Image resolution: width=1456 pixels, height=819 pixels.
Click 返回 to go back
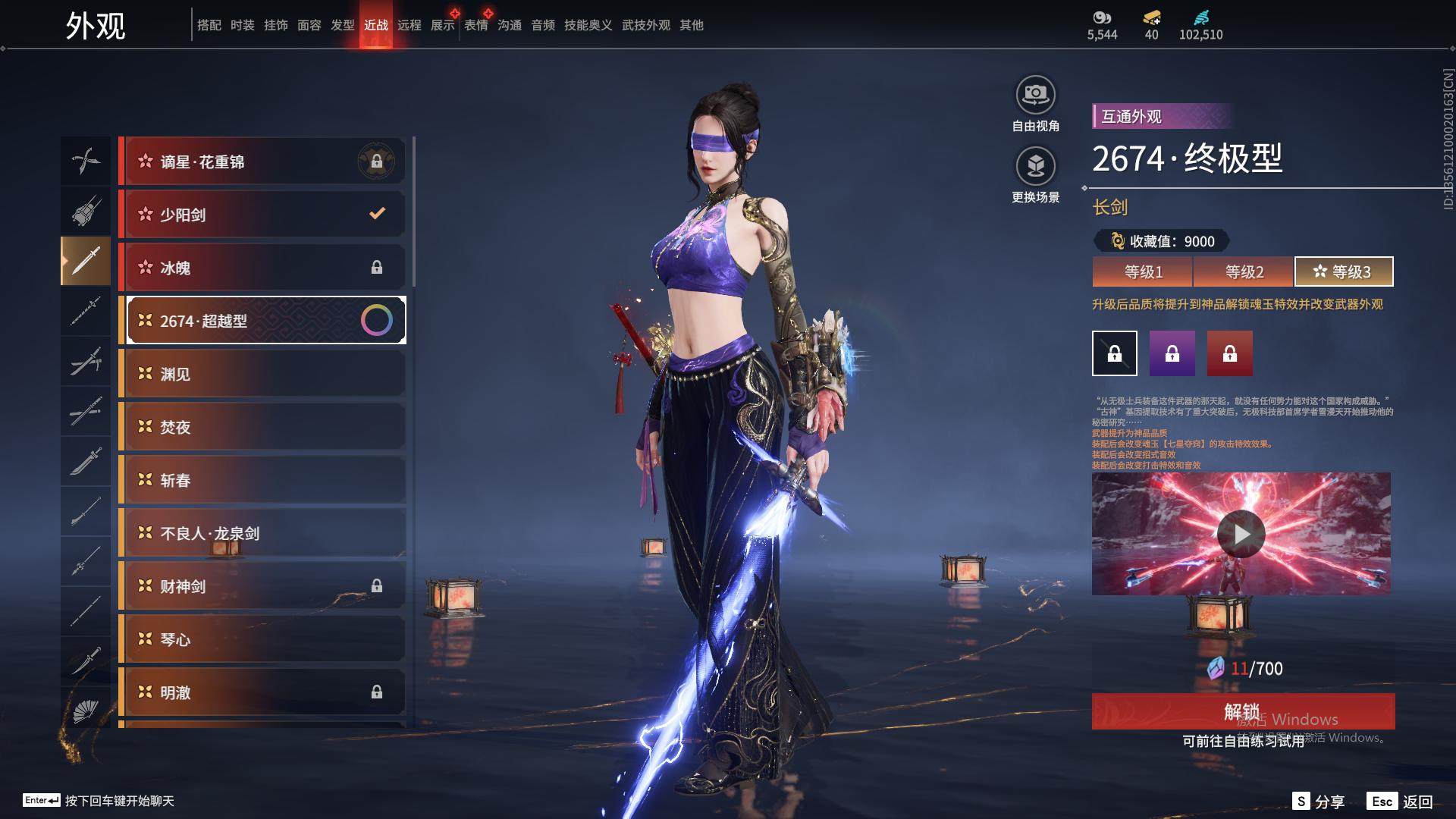tap(1401, 801)
